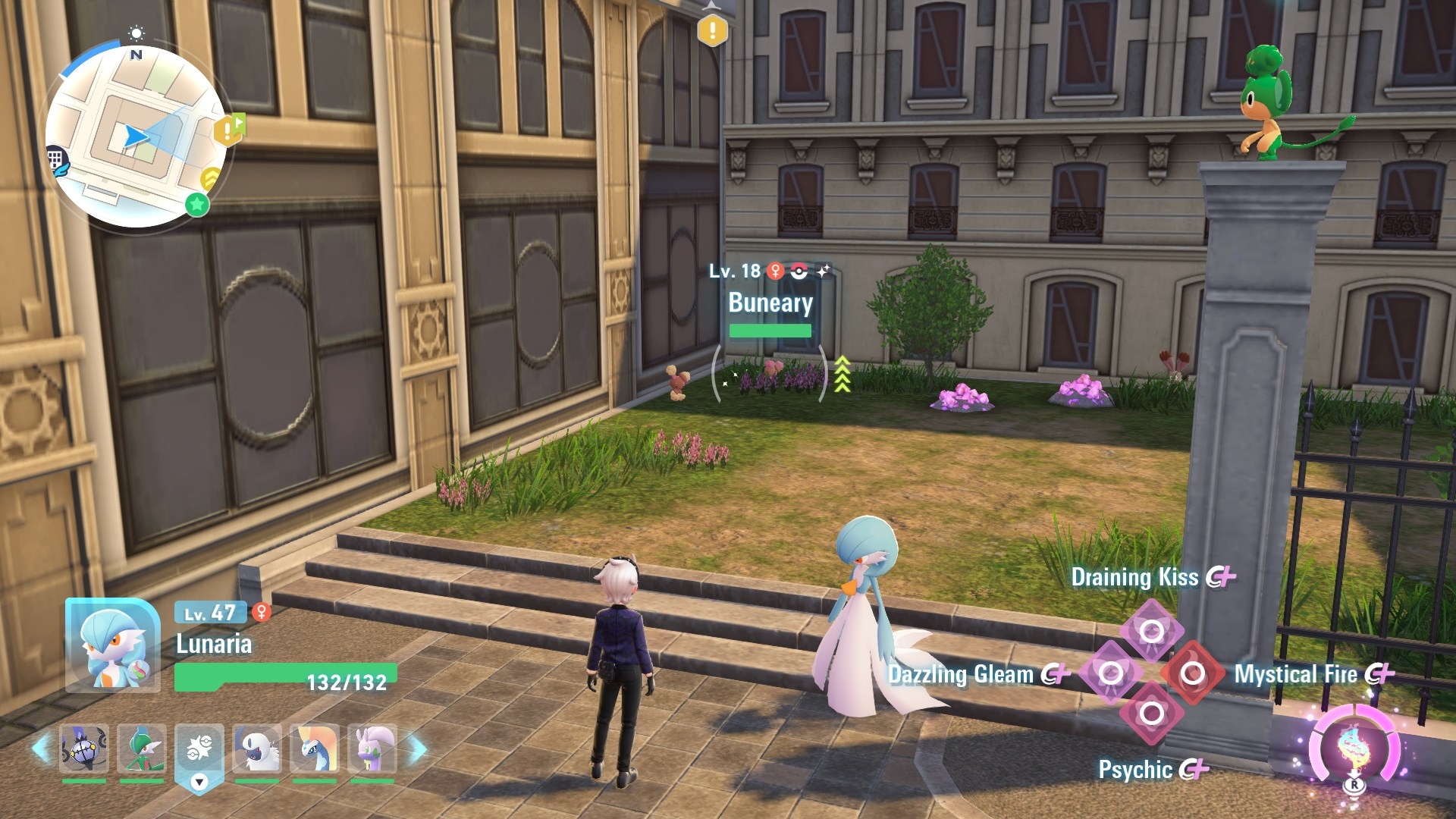Image resolution: width=1456 pixels, height=819 pixels.
Task: Click the yellow exclamation objective marker
Action: pyautogui.click(x=712, y=31)
